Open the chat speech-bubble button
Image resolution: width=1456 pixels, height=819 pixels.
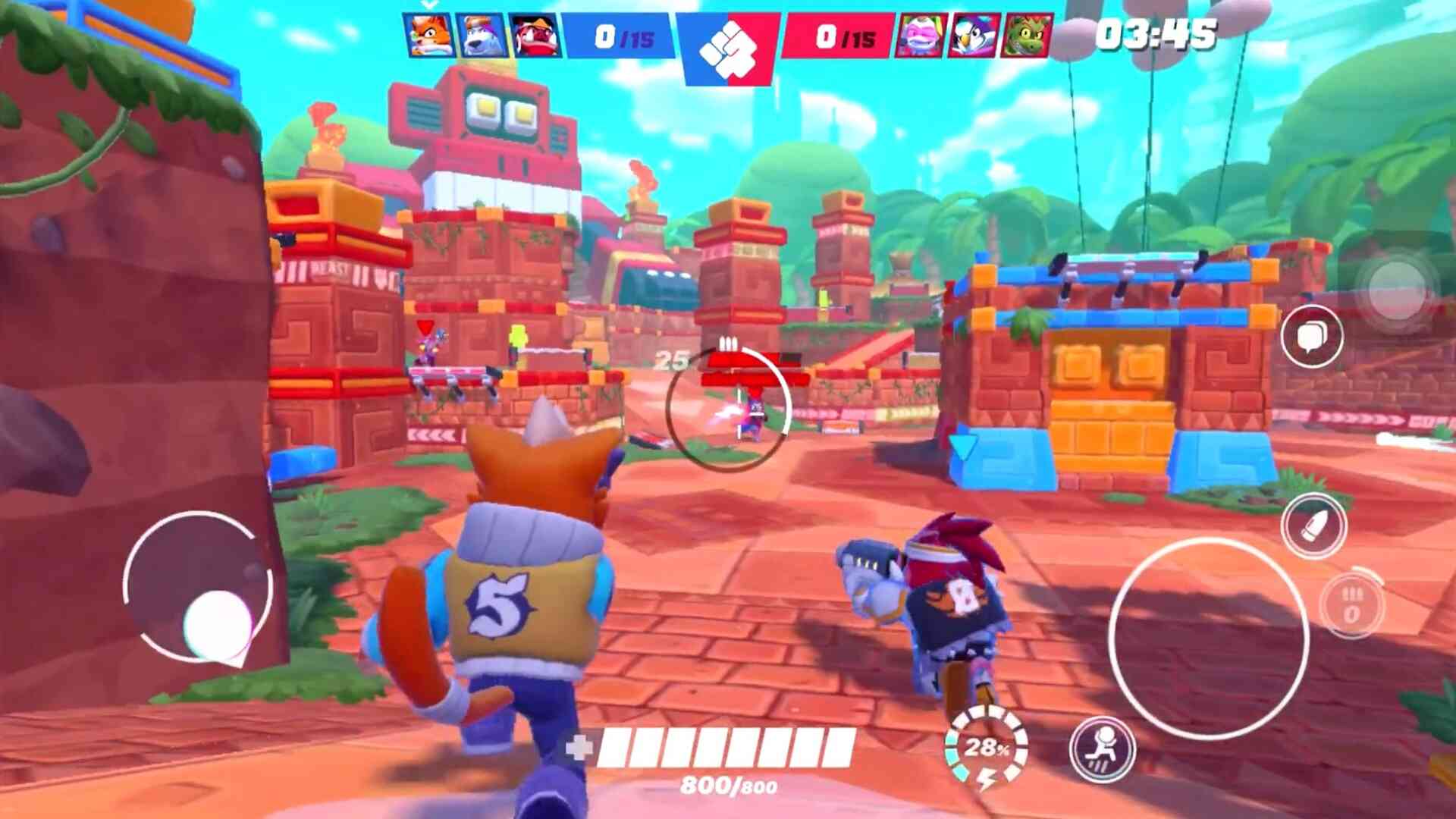(1311, 337)
